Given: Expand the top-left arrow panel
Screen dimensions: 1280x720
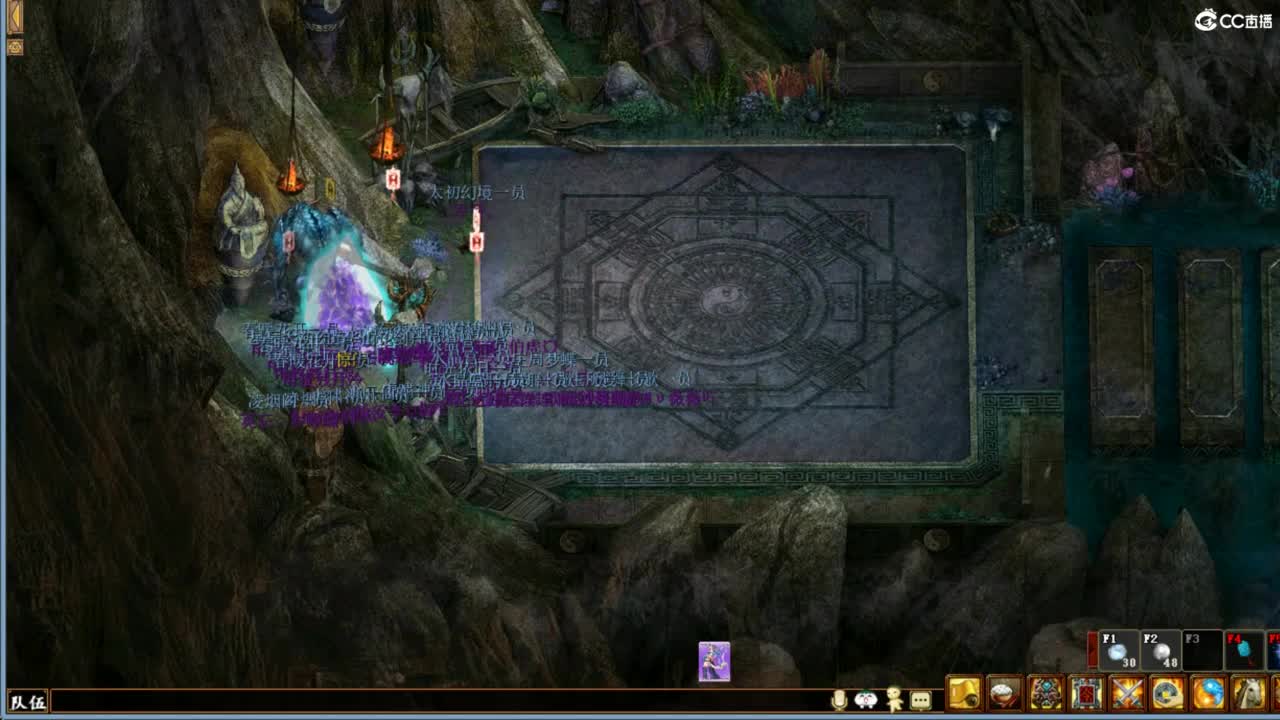Looking at the screenshot, I should point(14,14).
